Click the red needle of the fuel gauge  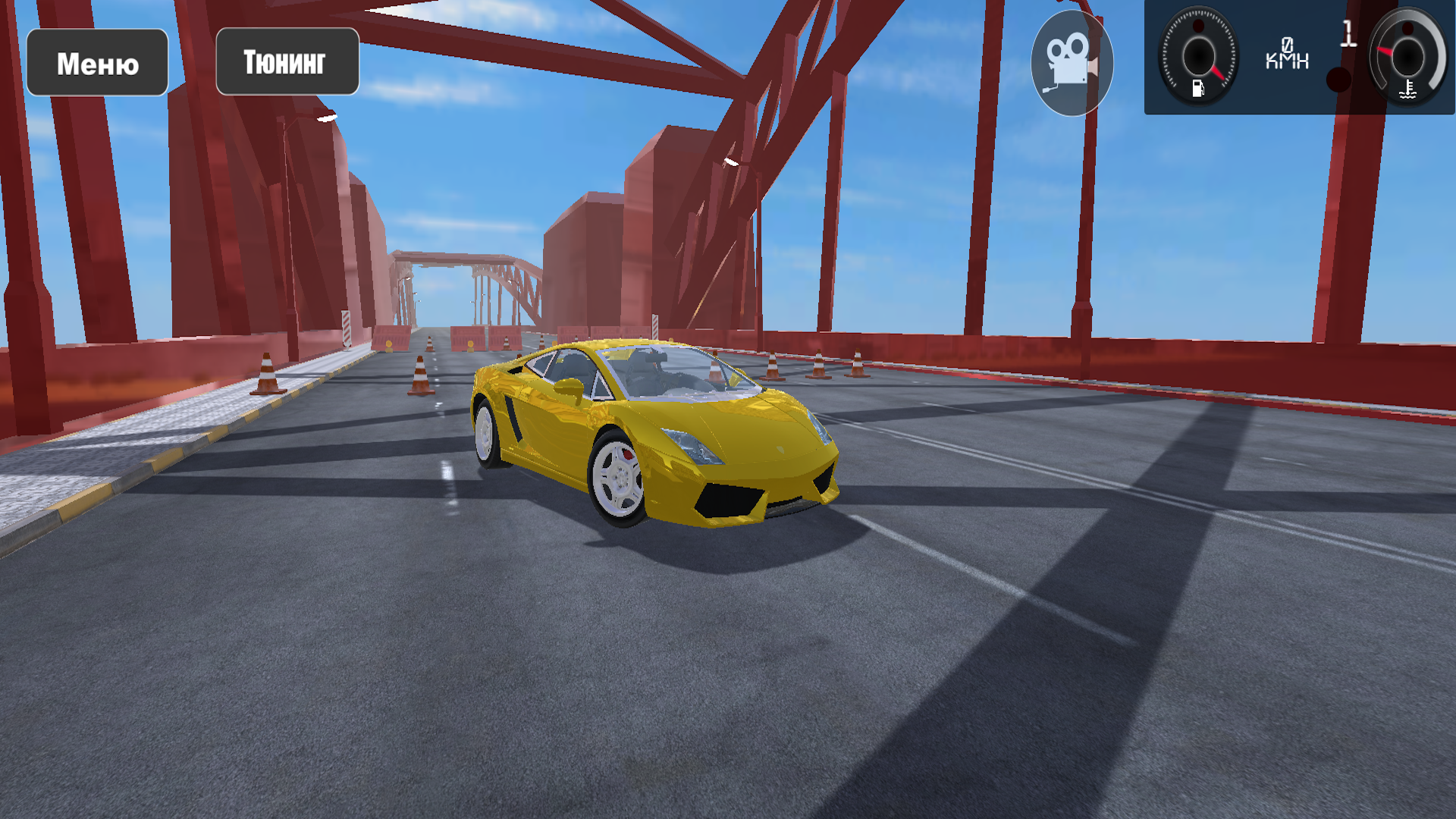(1219, 73)
